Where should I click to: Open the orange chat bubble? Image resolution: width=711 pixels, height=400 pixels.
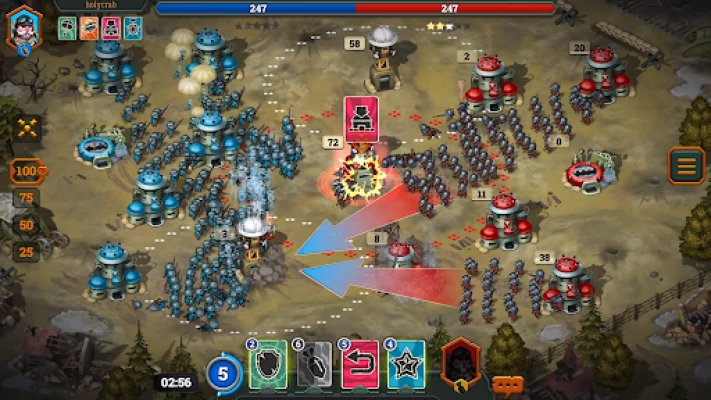(x=507, y=384)
